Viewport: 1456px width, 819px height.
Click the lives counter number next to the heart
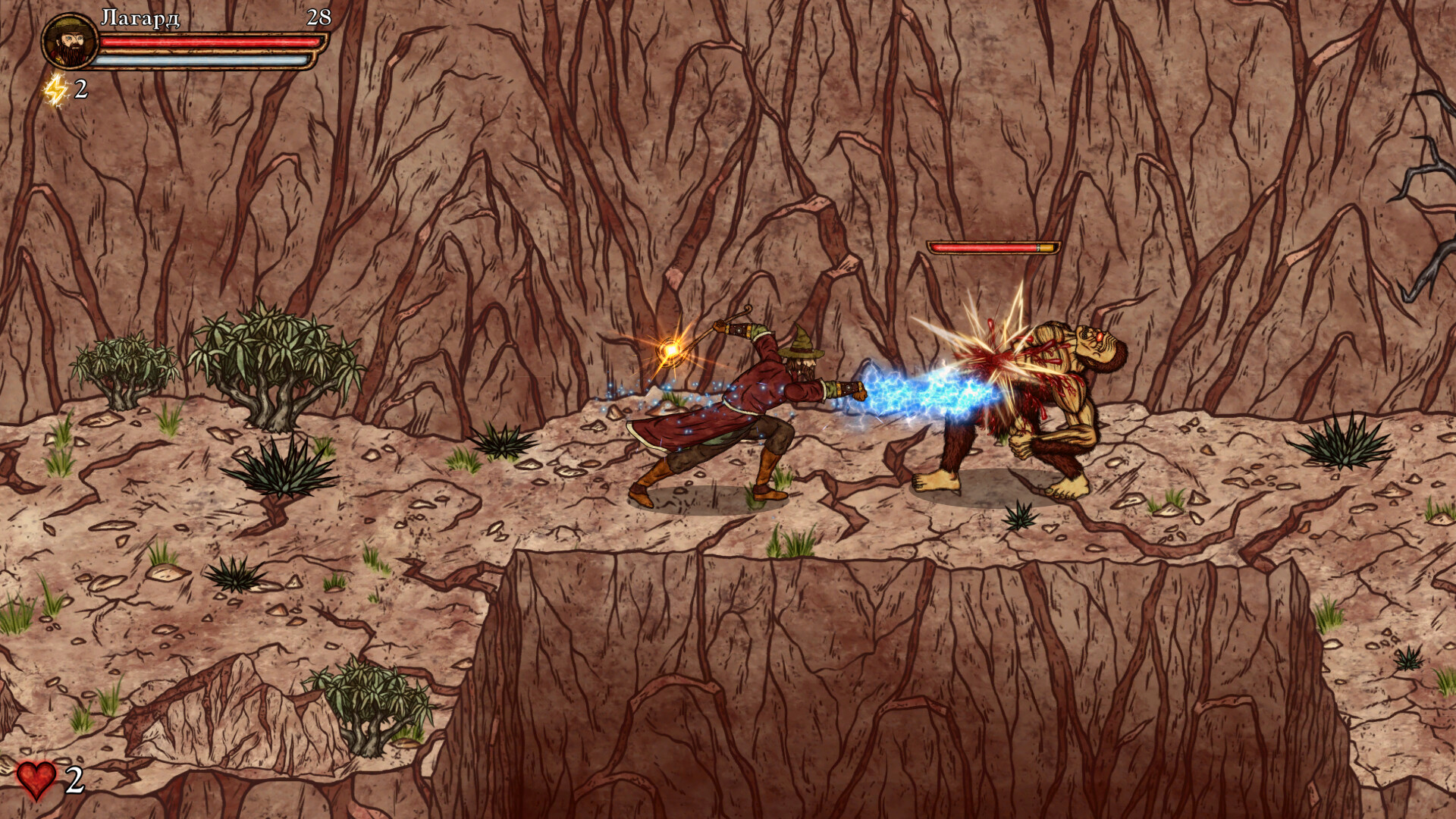[76, 778]
